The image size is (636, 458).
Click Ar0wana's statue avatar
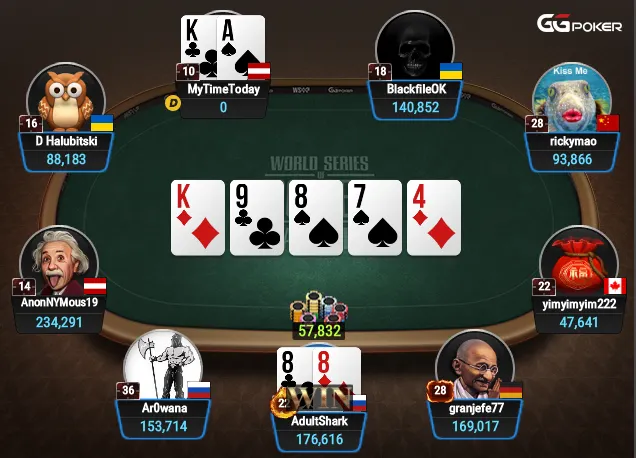pyautogui.click(x=163, y=363)
